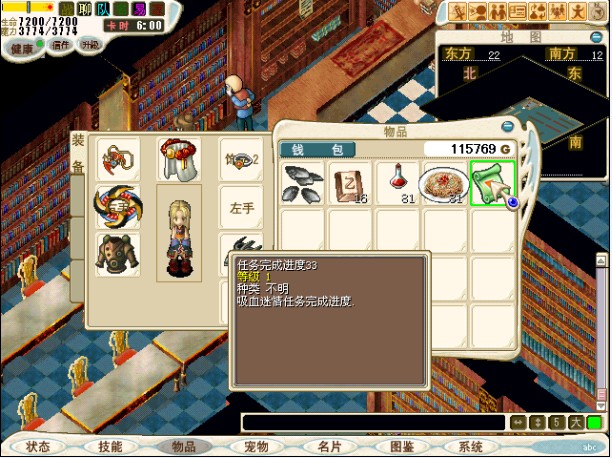Screen dimensions: 612x458
Task: Select the red book item slot
Action: coord(350,184)
